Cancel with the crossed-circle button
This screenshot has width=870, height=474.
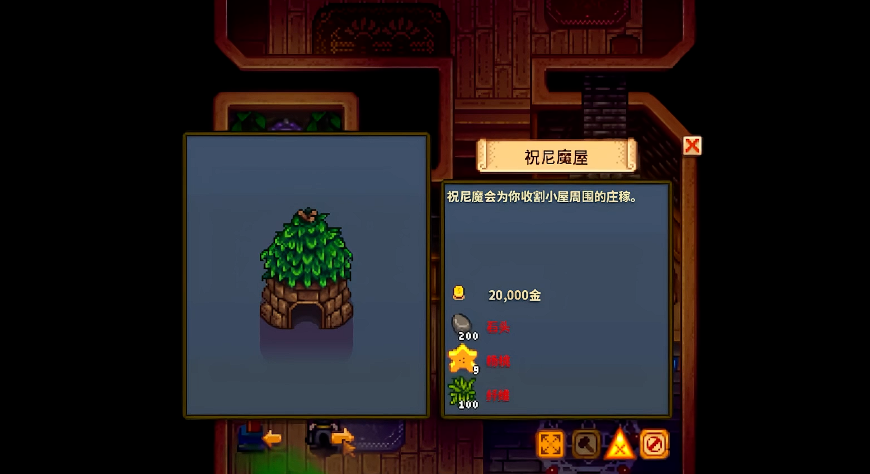point(654,443)
